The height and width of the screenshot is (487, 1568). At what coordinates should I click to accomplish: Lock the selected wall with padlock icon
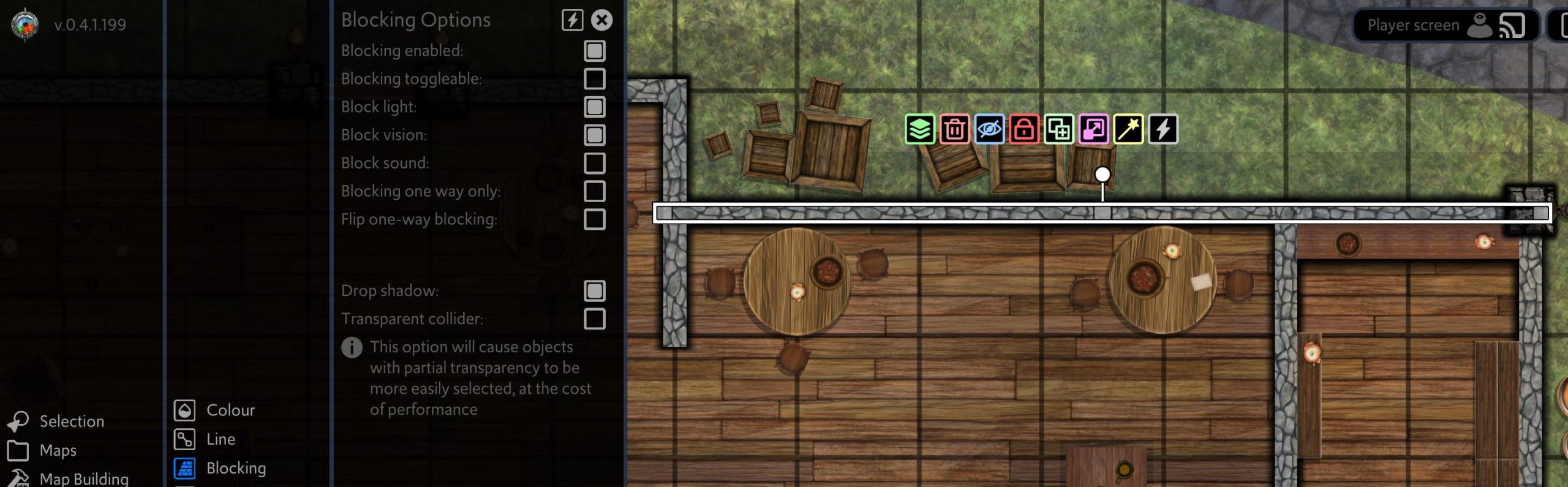click(x=1023, y=129)
